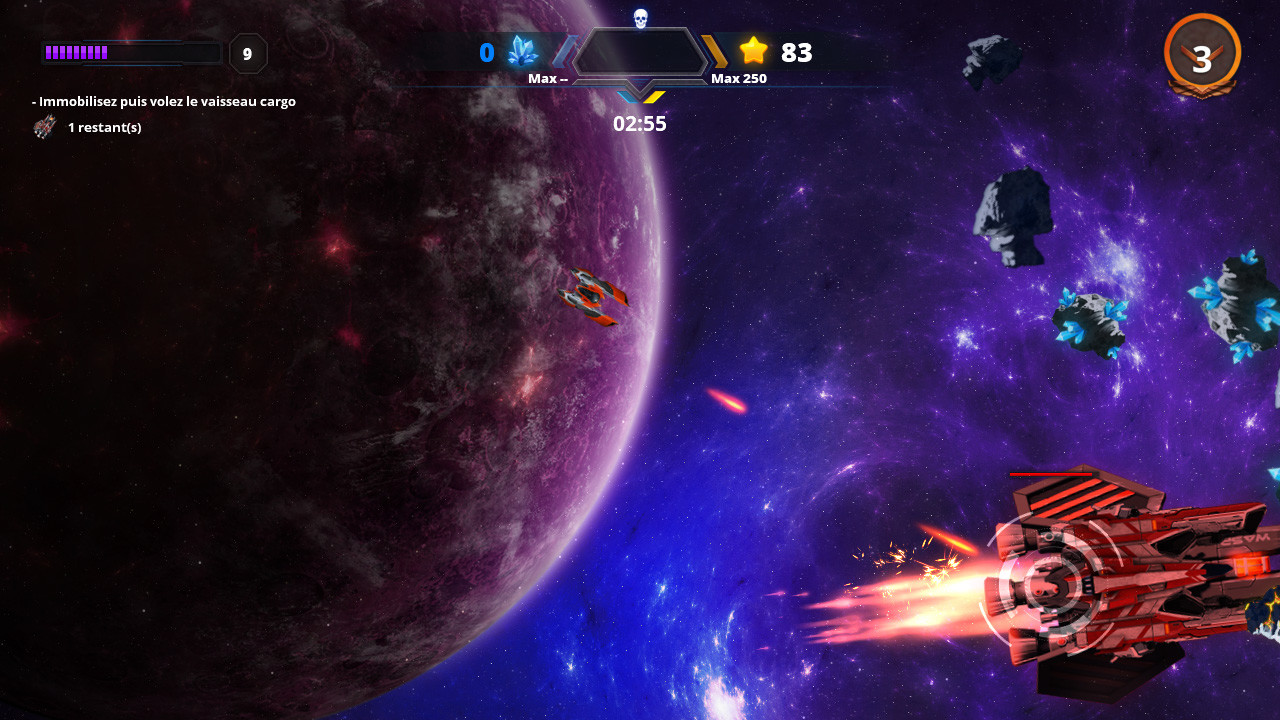
Task: Click the enemy cargo ship objective icon
Action: point(45,127)
